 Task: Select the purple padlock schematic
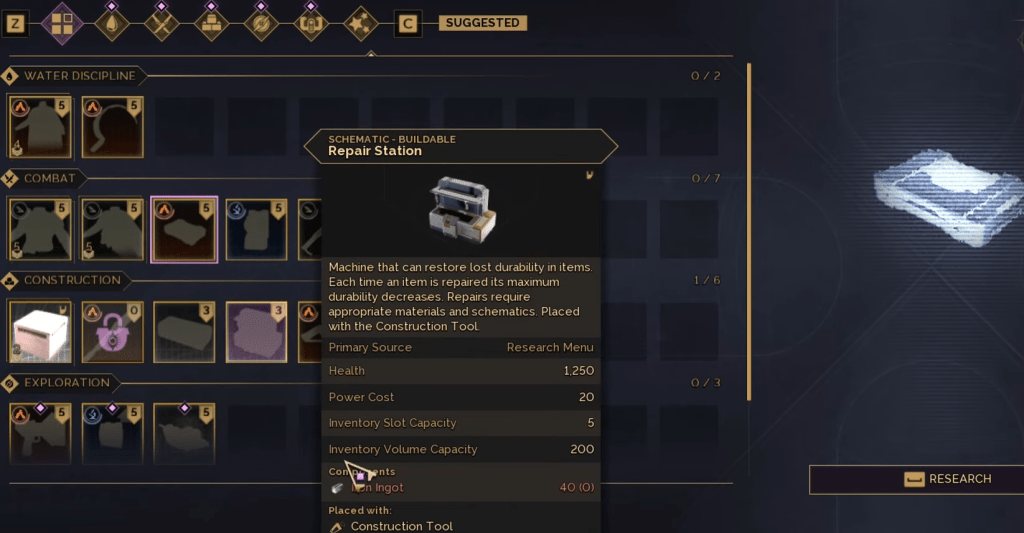[112, 332]
